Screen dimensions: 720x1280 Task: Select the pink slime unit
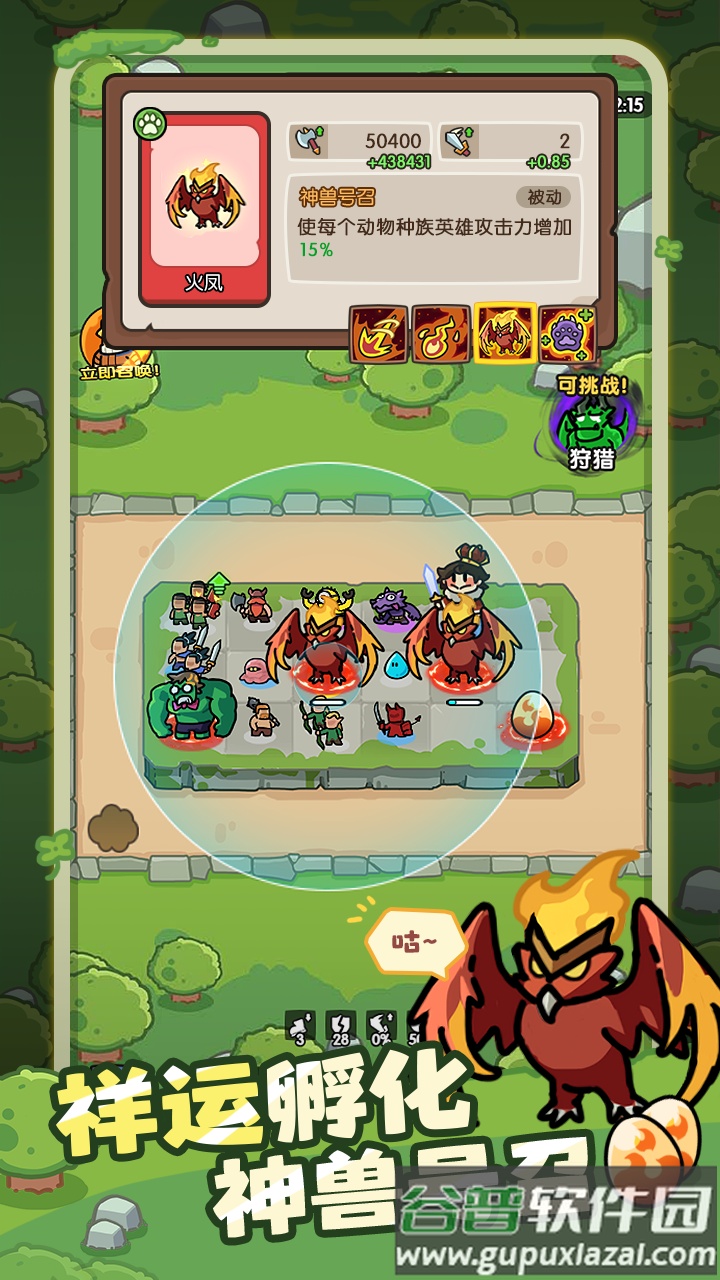pos(255,667)
